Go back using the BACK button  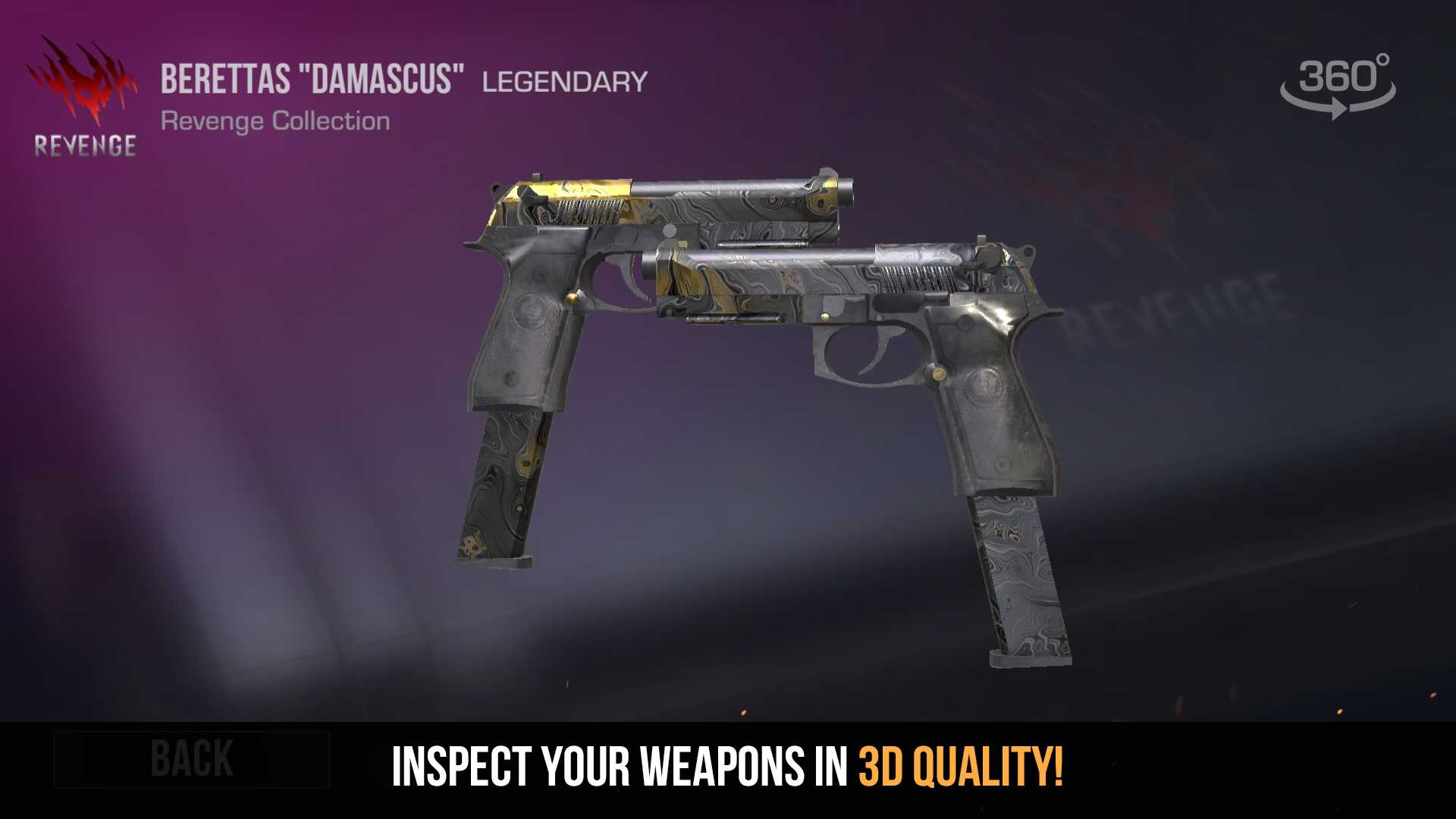[x=191, y=759]
